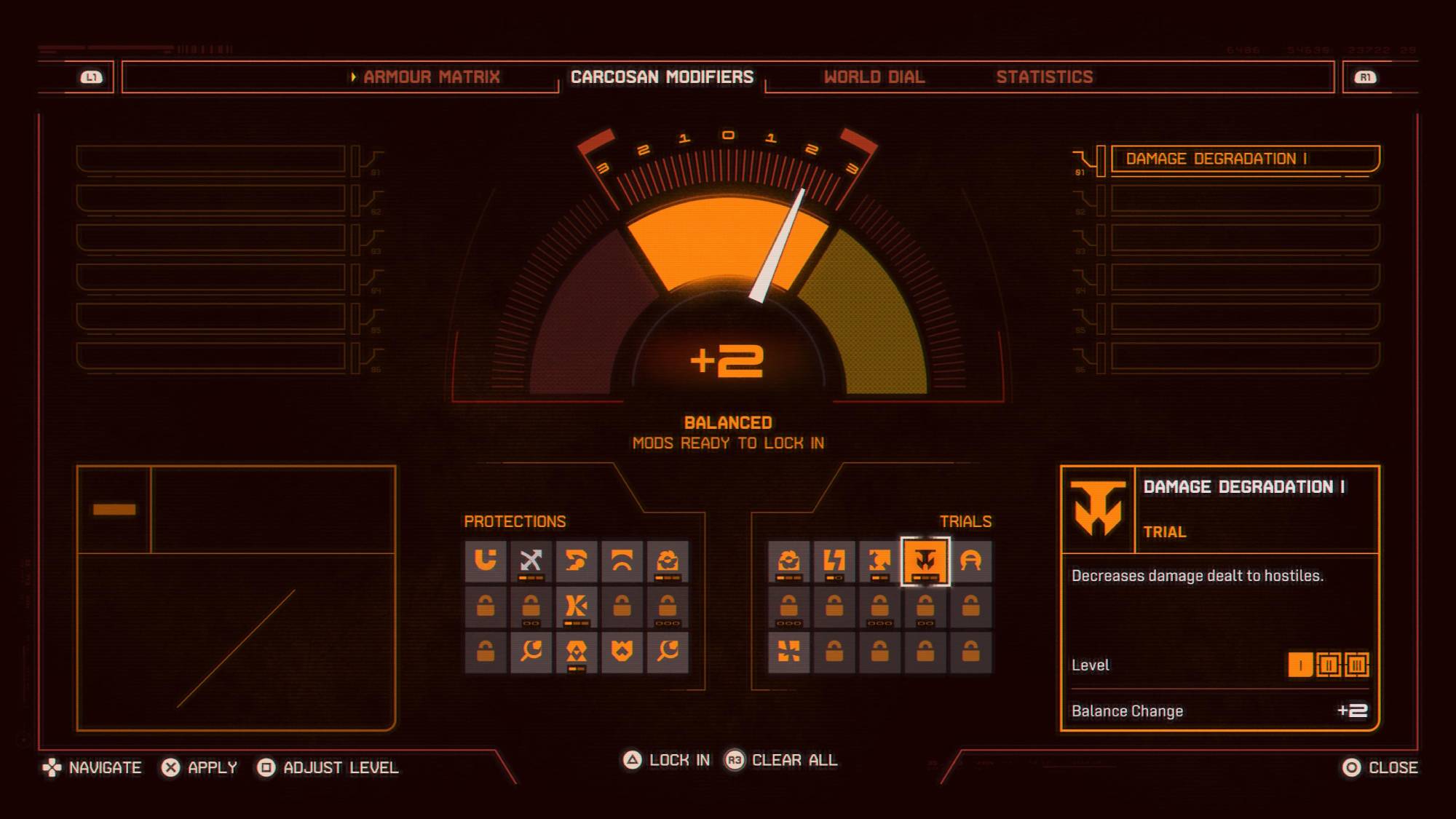The image size is (1456, 819).
Task: Choose the highlighted Damage Degradation trial icon
Action: coord(925,561)
